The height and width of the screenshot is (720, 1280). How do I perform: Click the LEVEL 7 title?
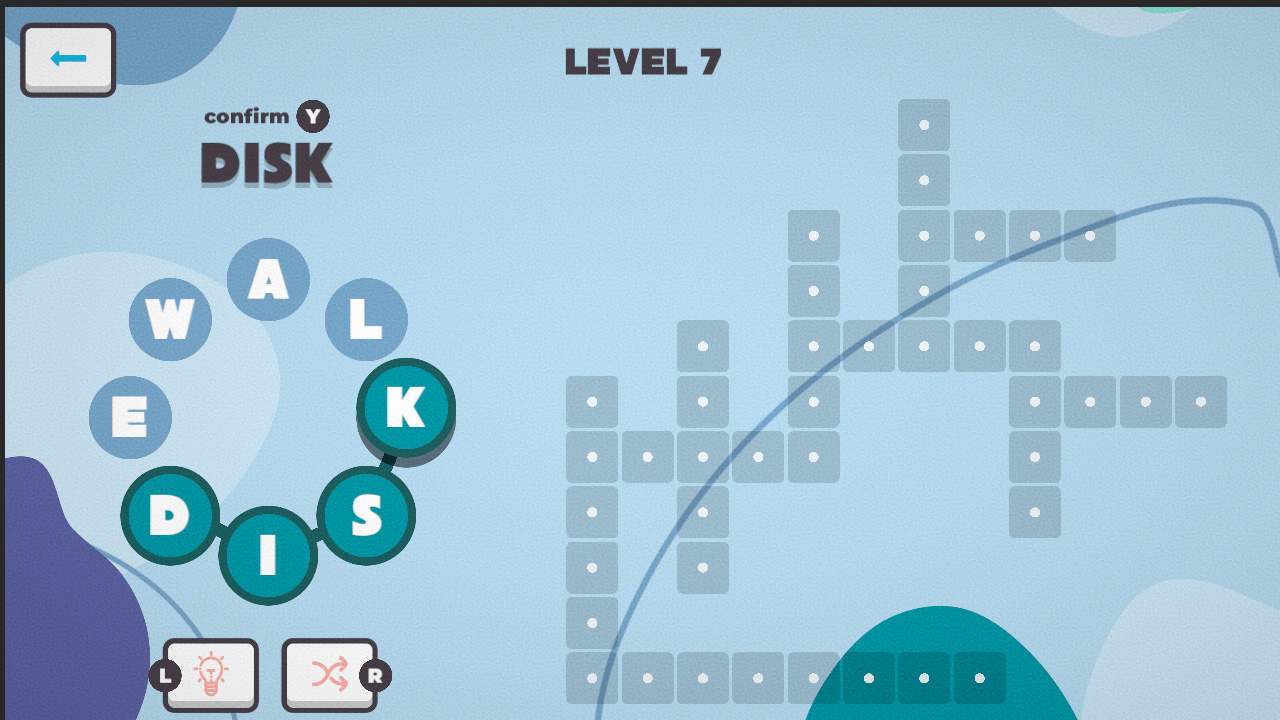643,62
